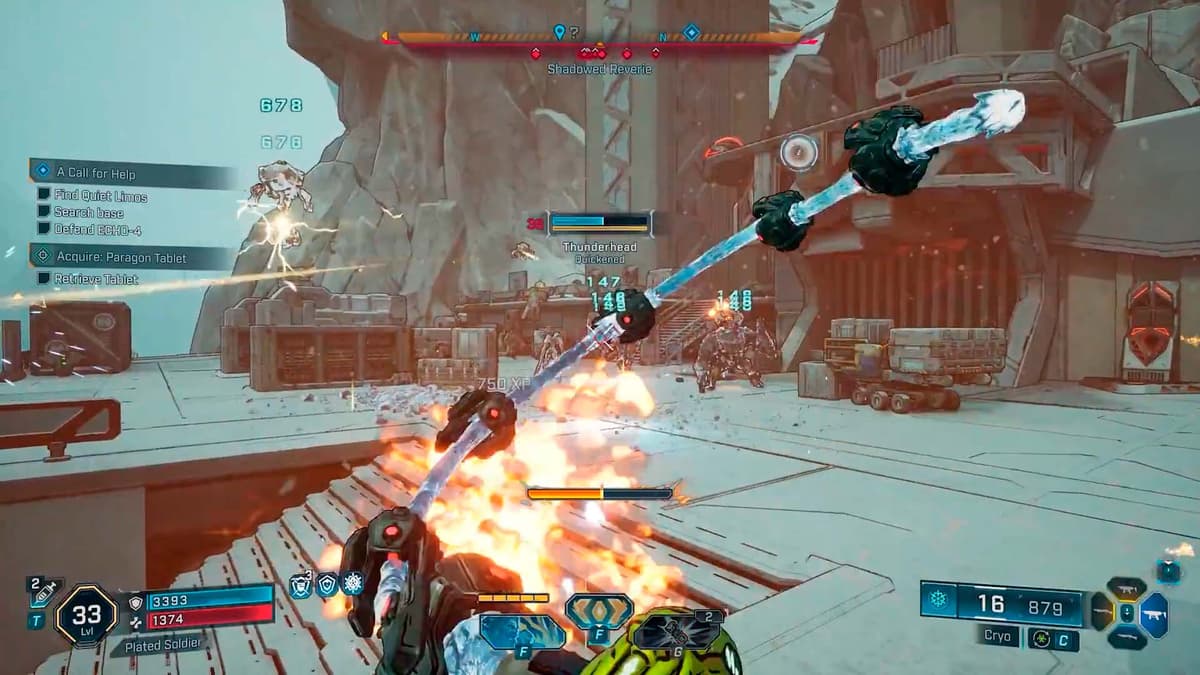Switch to the left weapon wheel slot
The height and width of the screenshot is (675, 1200).
1102,612
